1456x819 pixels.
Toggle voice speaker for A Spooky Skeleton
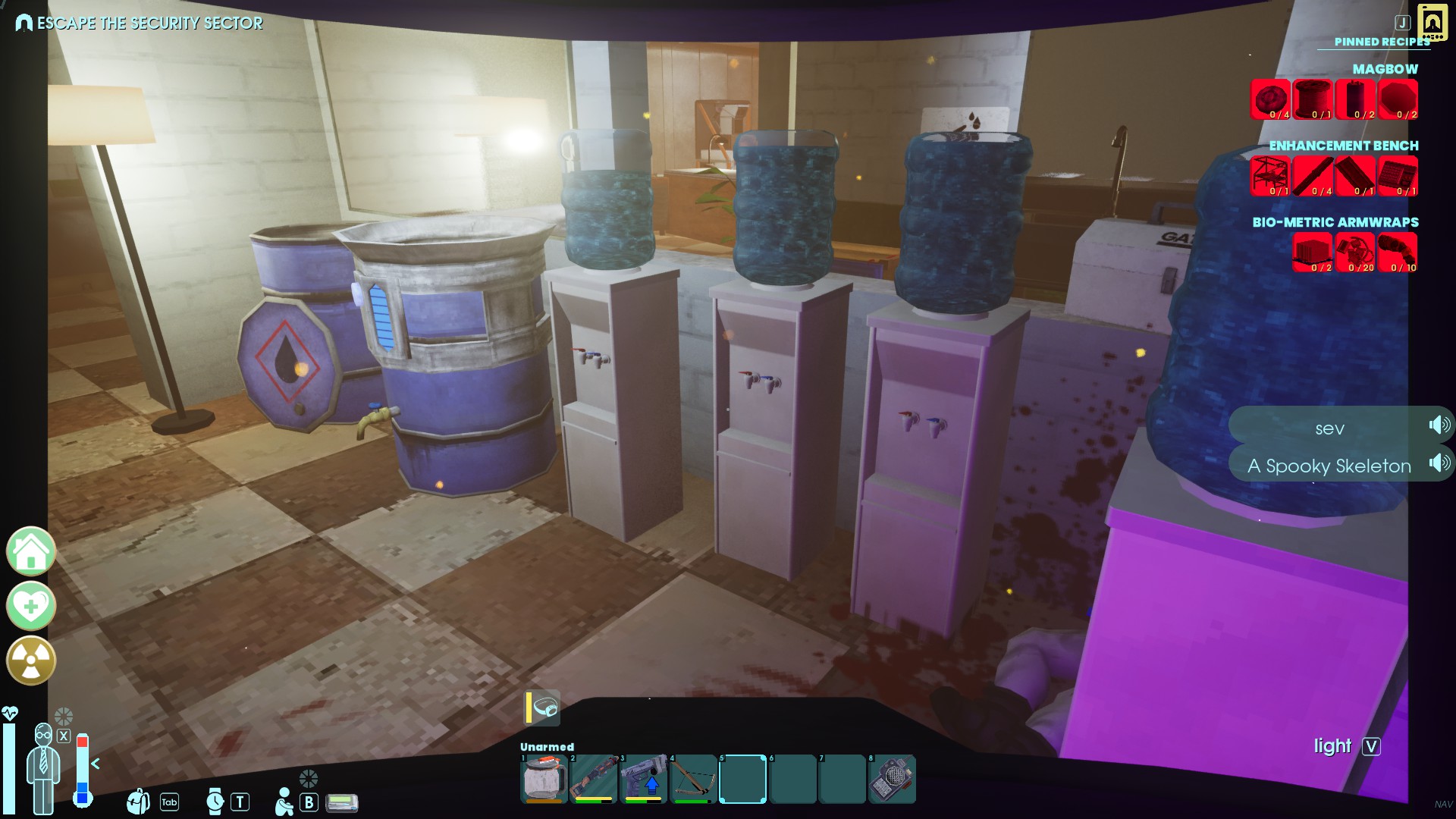pos(1439,463)
